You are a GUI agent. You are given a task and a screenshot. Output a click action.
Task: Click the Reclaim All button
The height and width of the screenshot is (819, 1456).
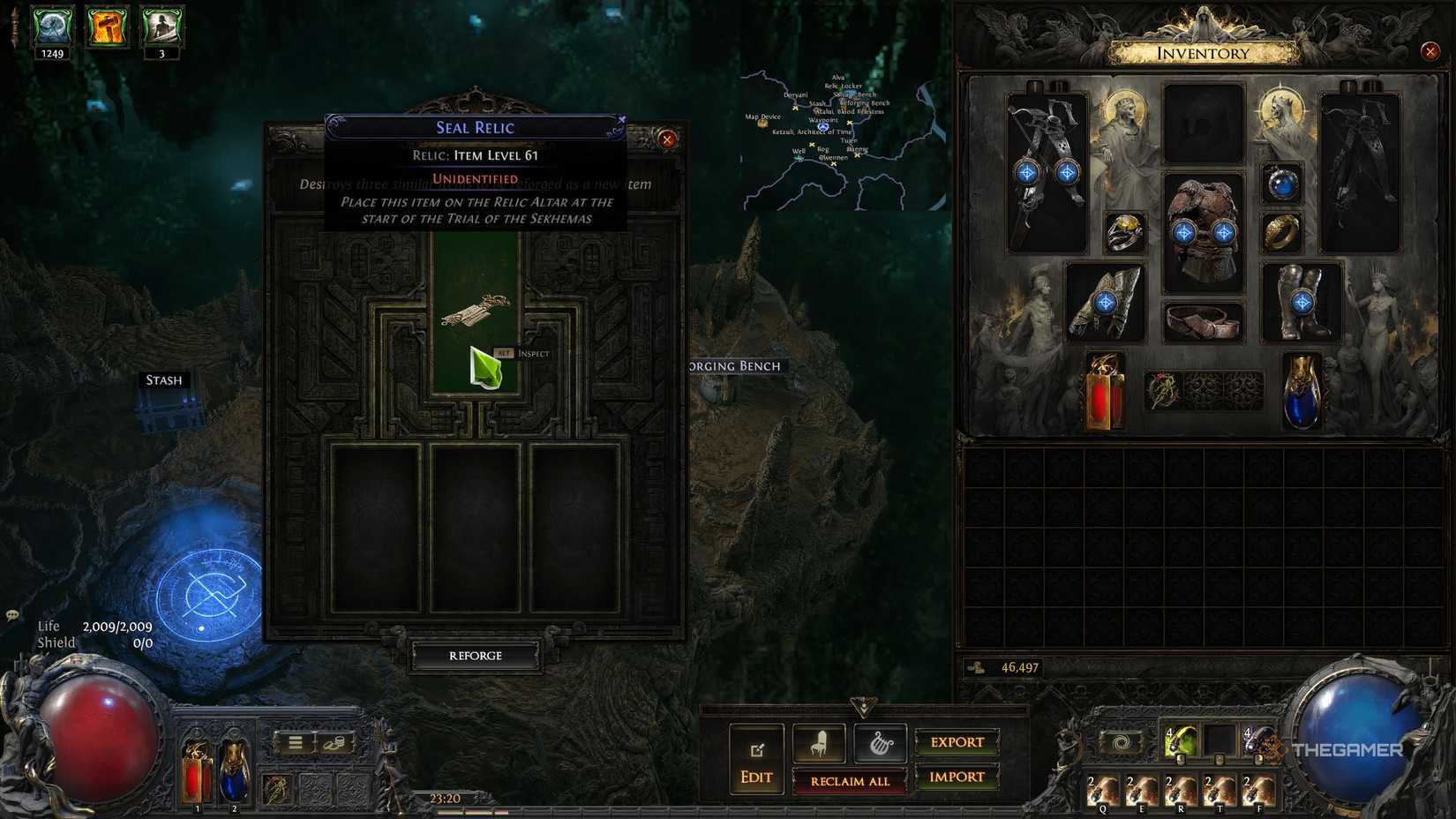pos(849,782)
